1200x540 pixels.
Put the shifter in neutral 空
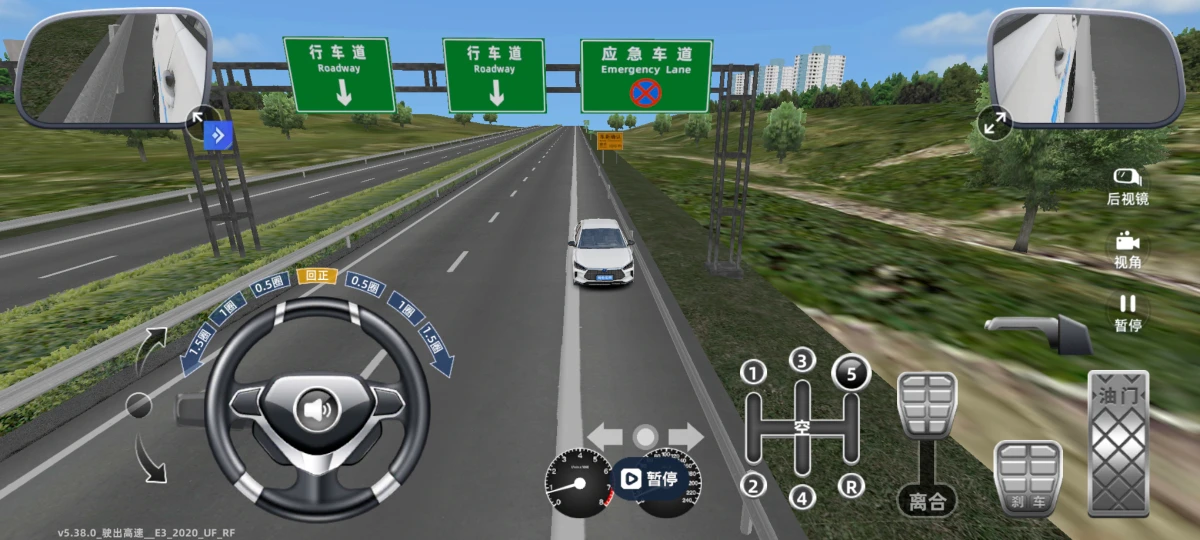802,427
